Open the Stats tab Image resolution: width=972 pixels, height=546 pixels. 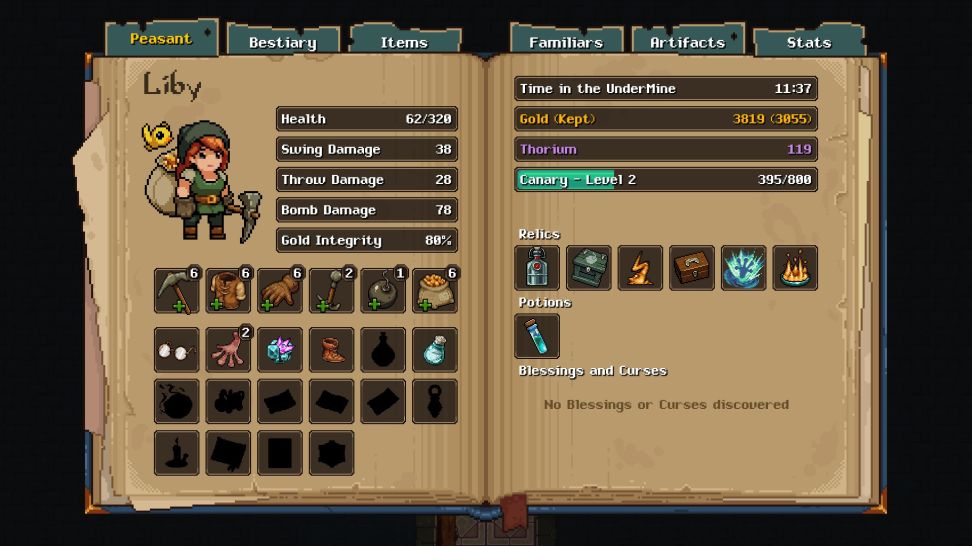click(x=808, y=42)
